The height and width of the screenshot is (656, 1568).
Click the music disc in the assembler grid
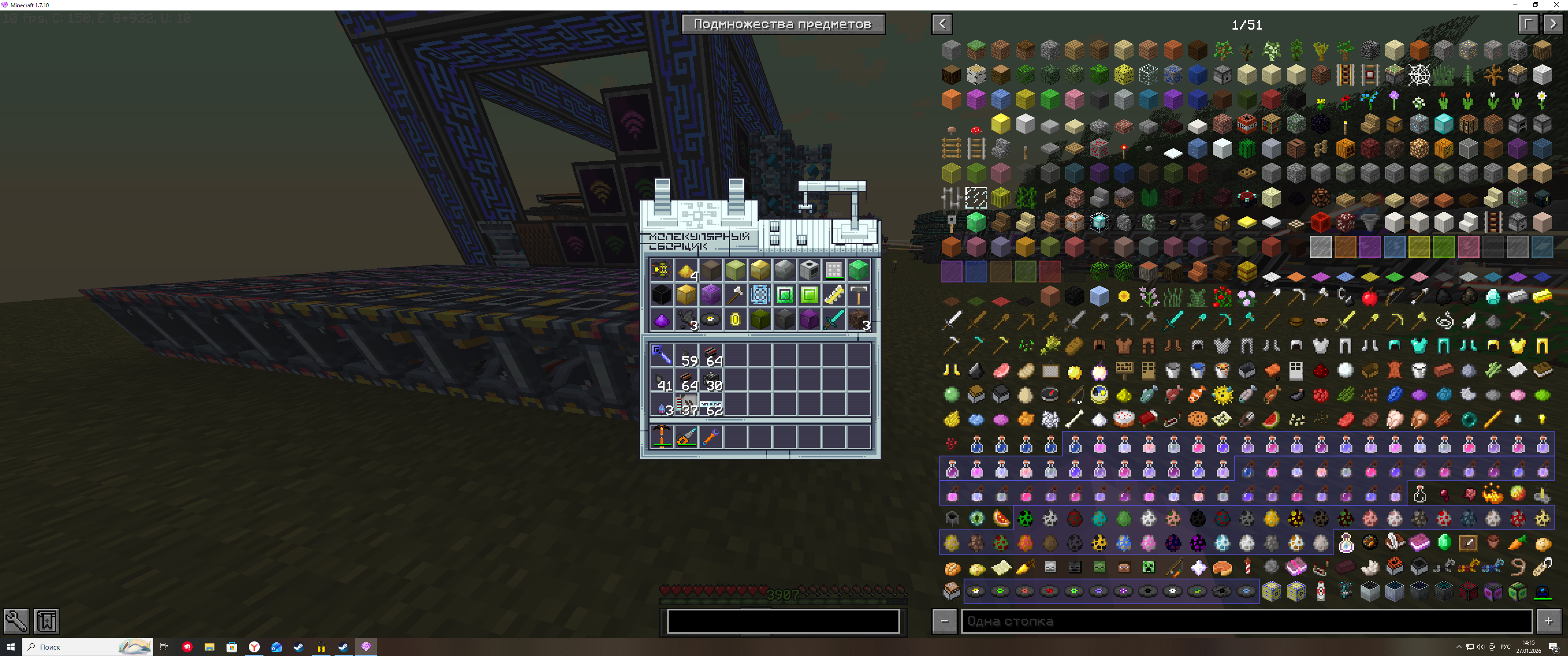pos(710,319)
